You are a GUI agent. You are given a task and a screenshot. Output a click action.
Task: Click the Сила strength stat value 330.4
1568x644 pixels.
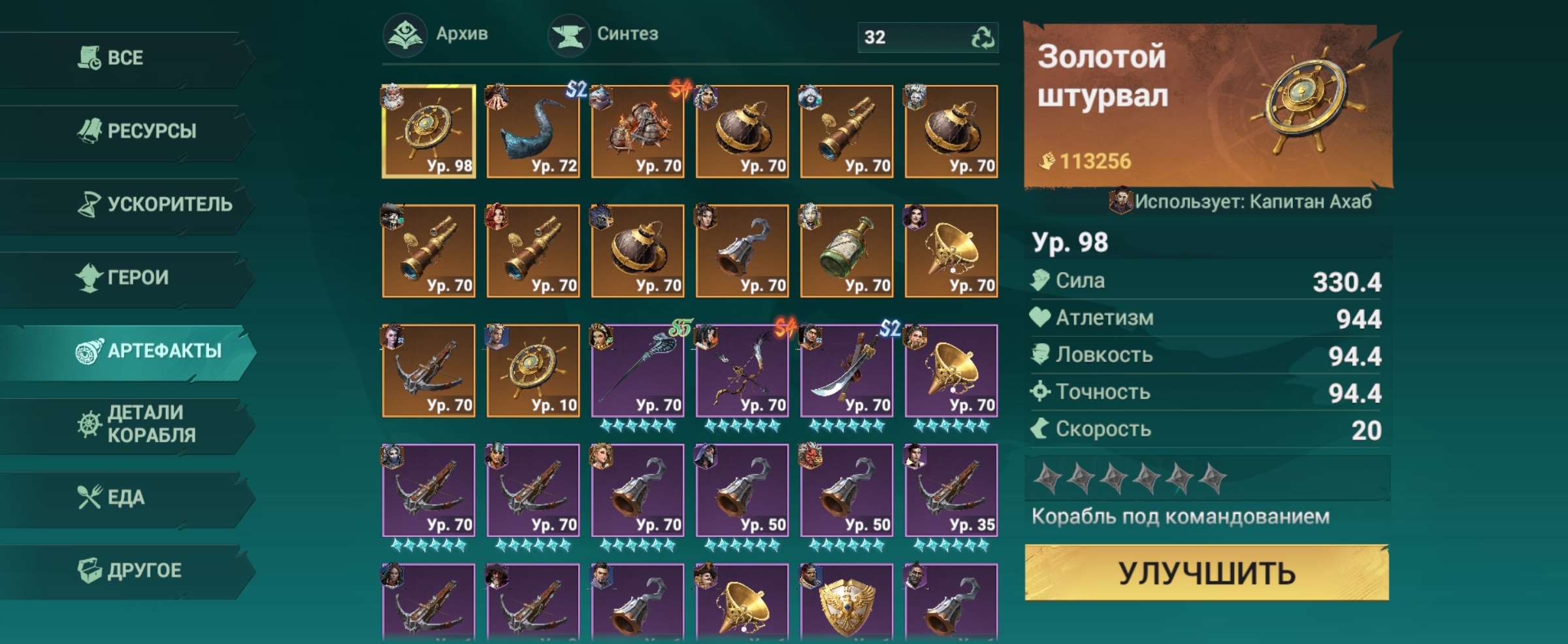click(1349, 280)
